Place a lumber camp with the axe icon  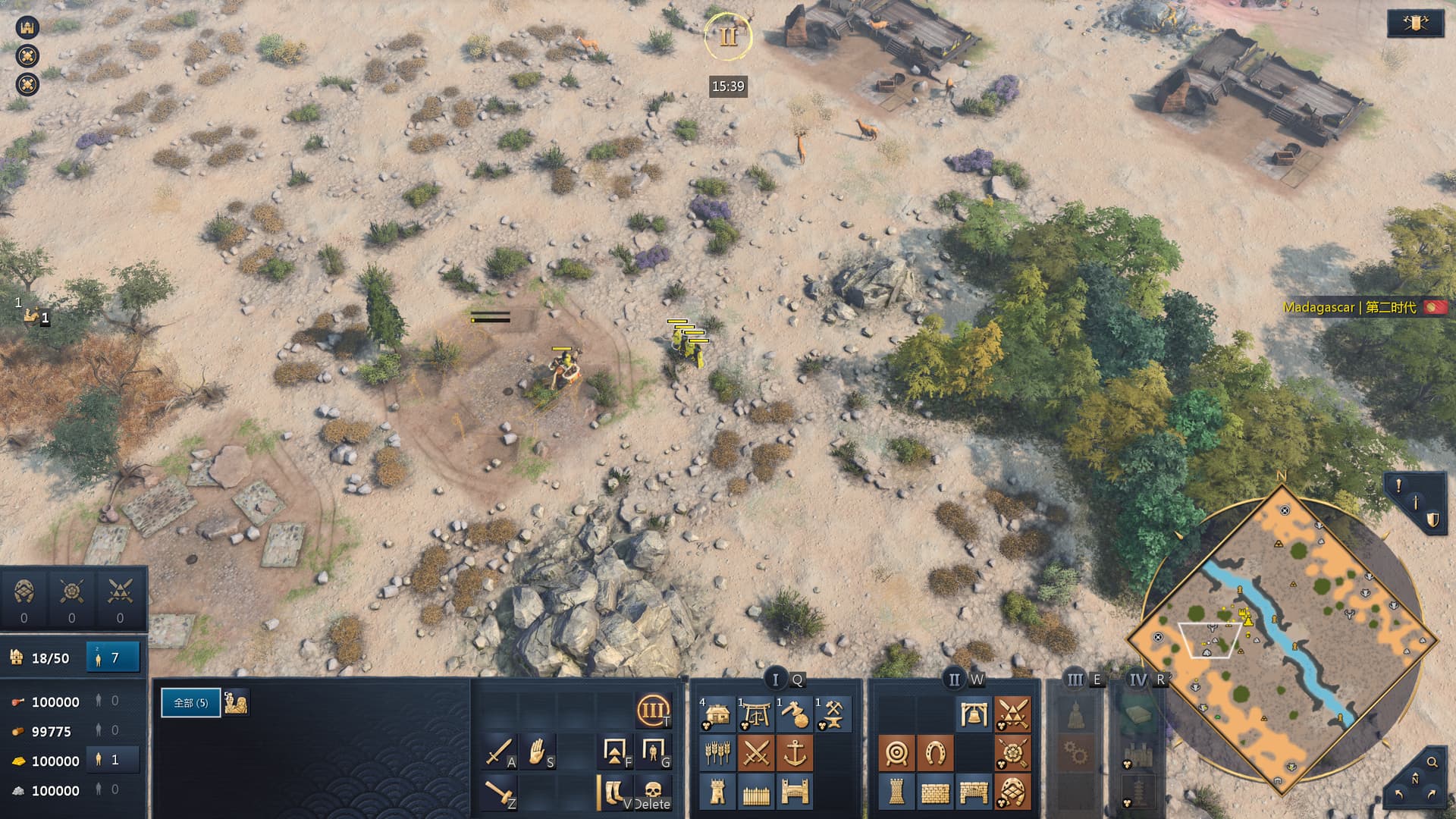coord(794,714)
